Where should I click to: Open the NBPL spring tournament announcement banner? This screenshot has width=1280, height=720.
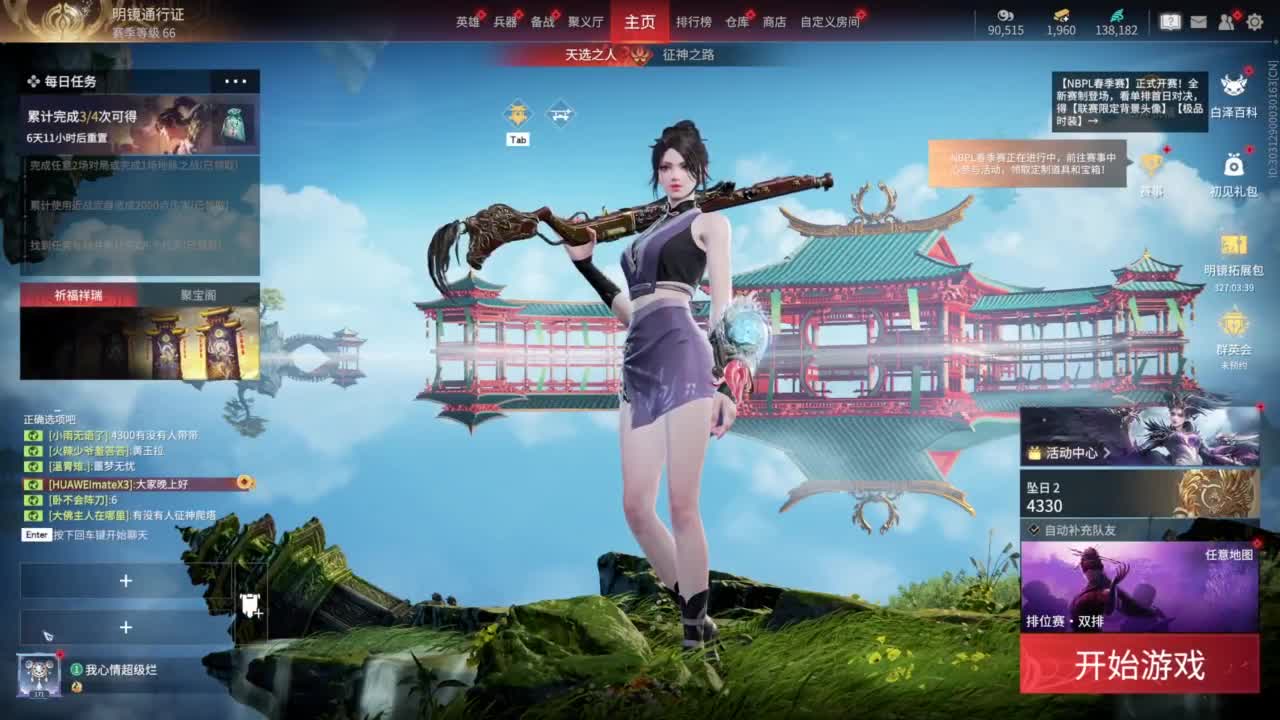(x=1130, y=100)
